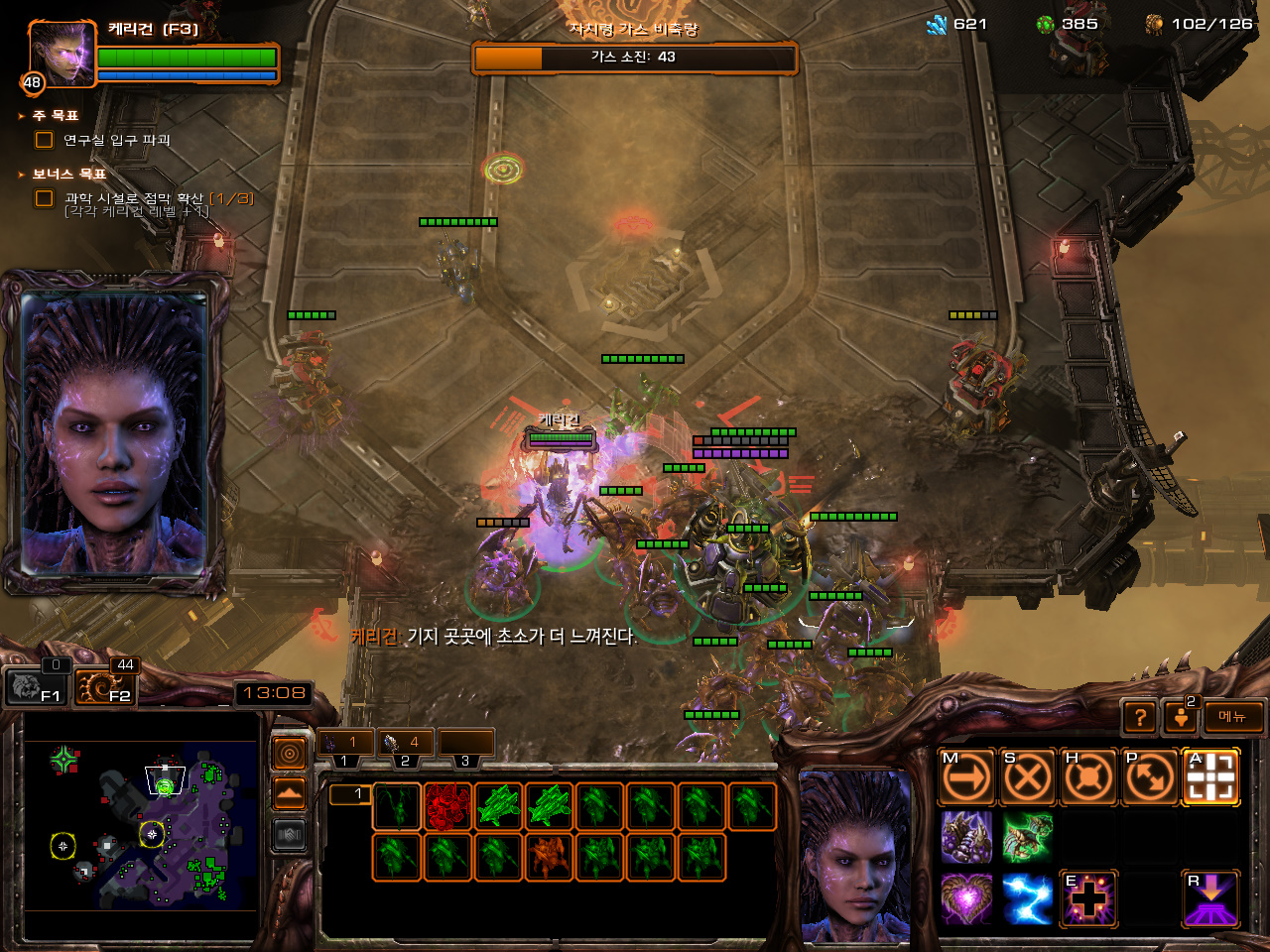The width and height of the screenshot is (1270, 952).
Task: Use the blue lightning ability icon
Action: pos(1027,898)
